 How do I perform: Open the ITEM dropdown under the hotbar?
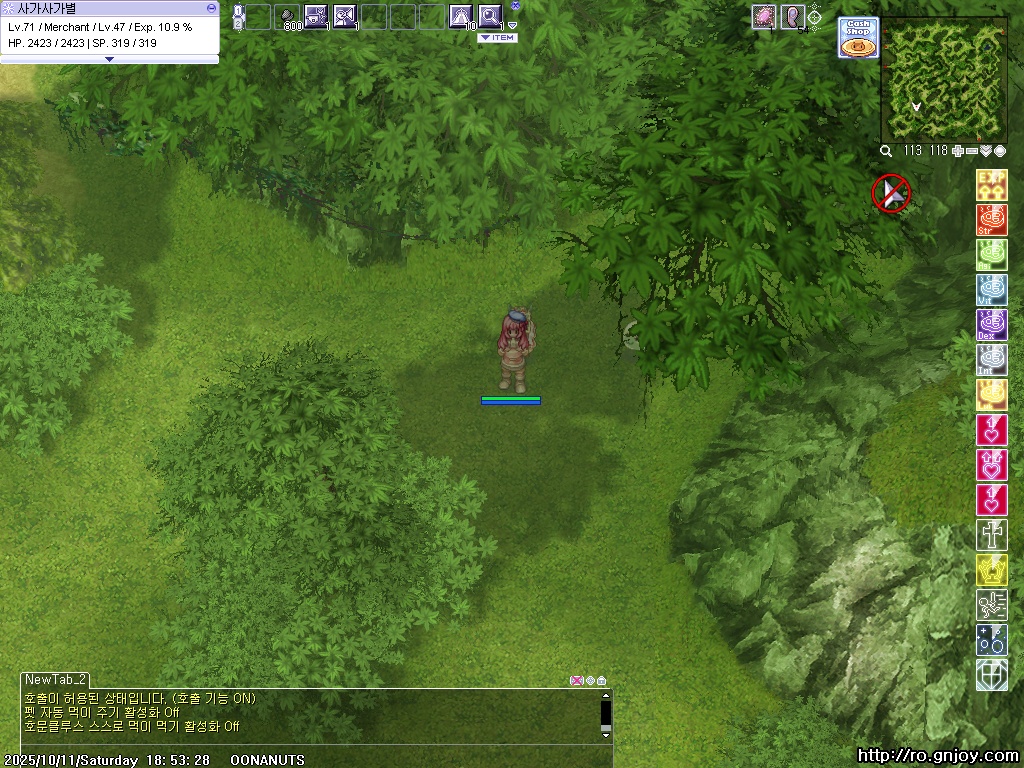click(497, 38)
